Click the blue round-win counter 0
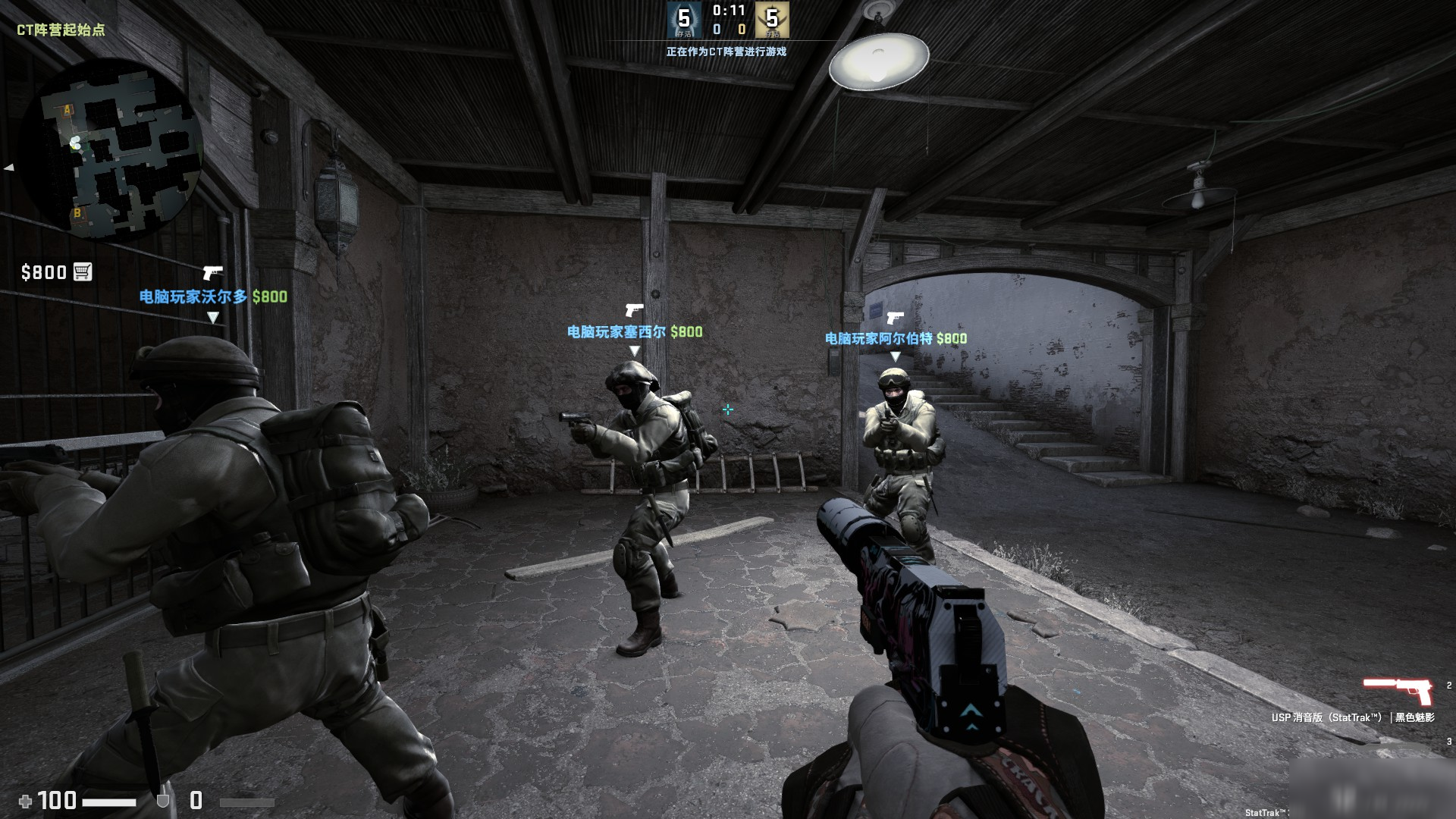 pos(717,30)
